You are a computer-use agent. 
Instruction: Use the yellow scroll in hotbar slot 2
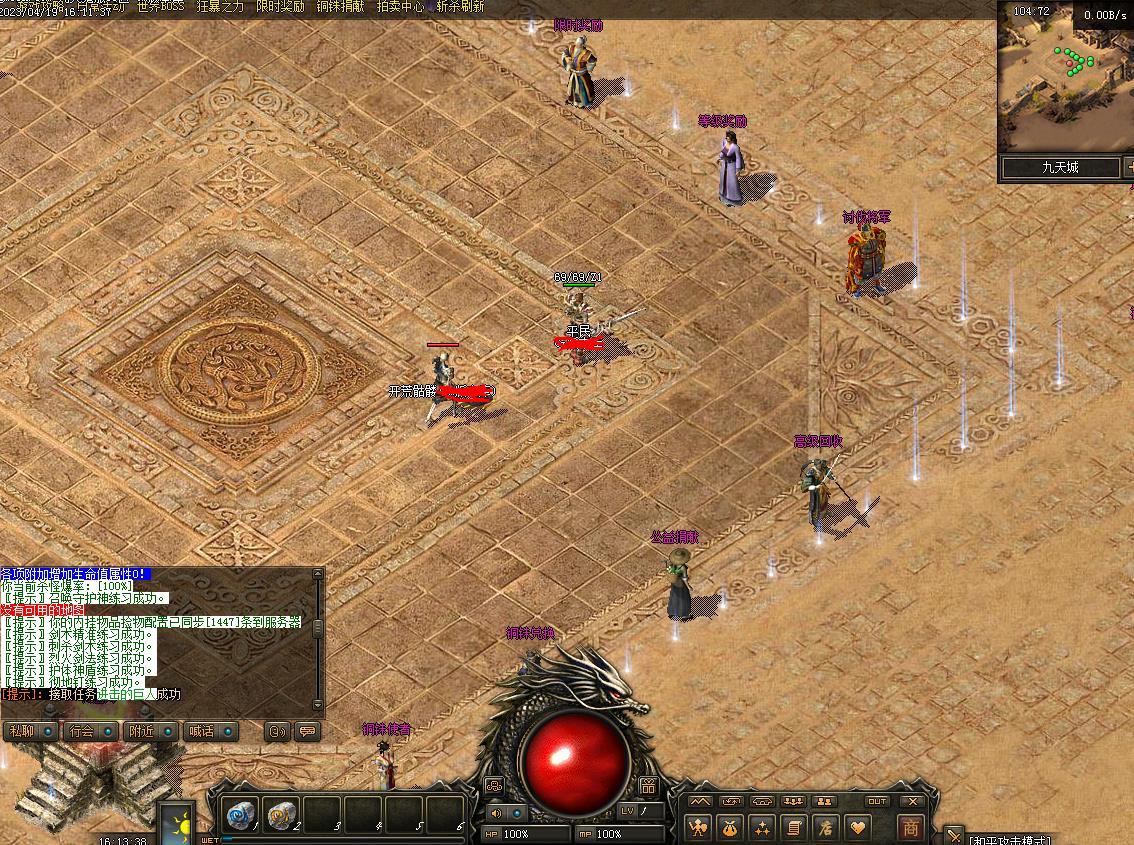point(281,814)
